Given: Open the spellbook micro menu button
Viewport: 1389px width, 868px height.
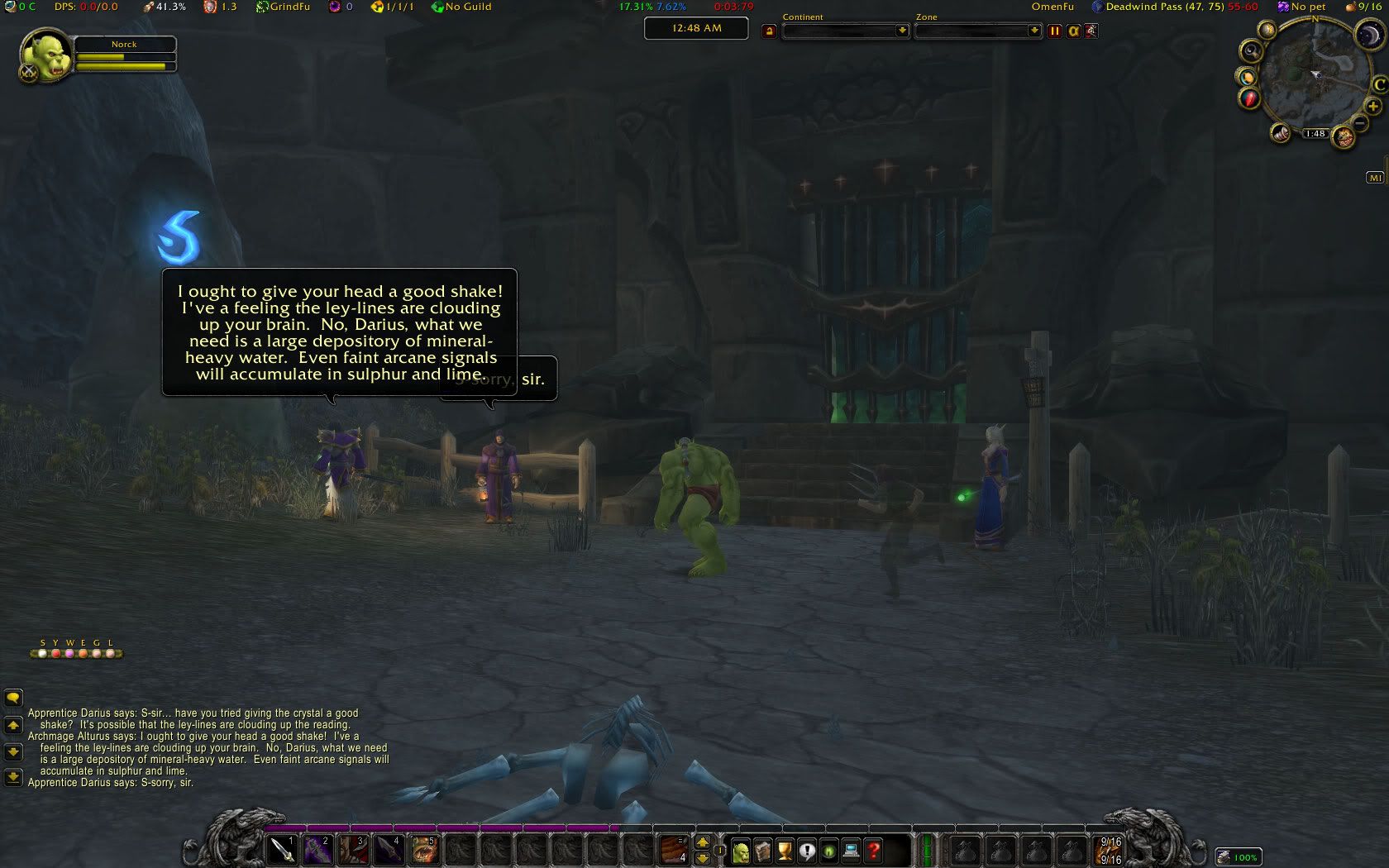Looking at the screenshot, I should coord(762,851).
